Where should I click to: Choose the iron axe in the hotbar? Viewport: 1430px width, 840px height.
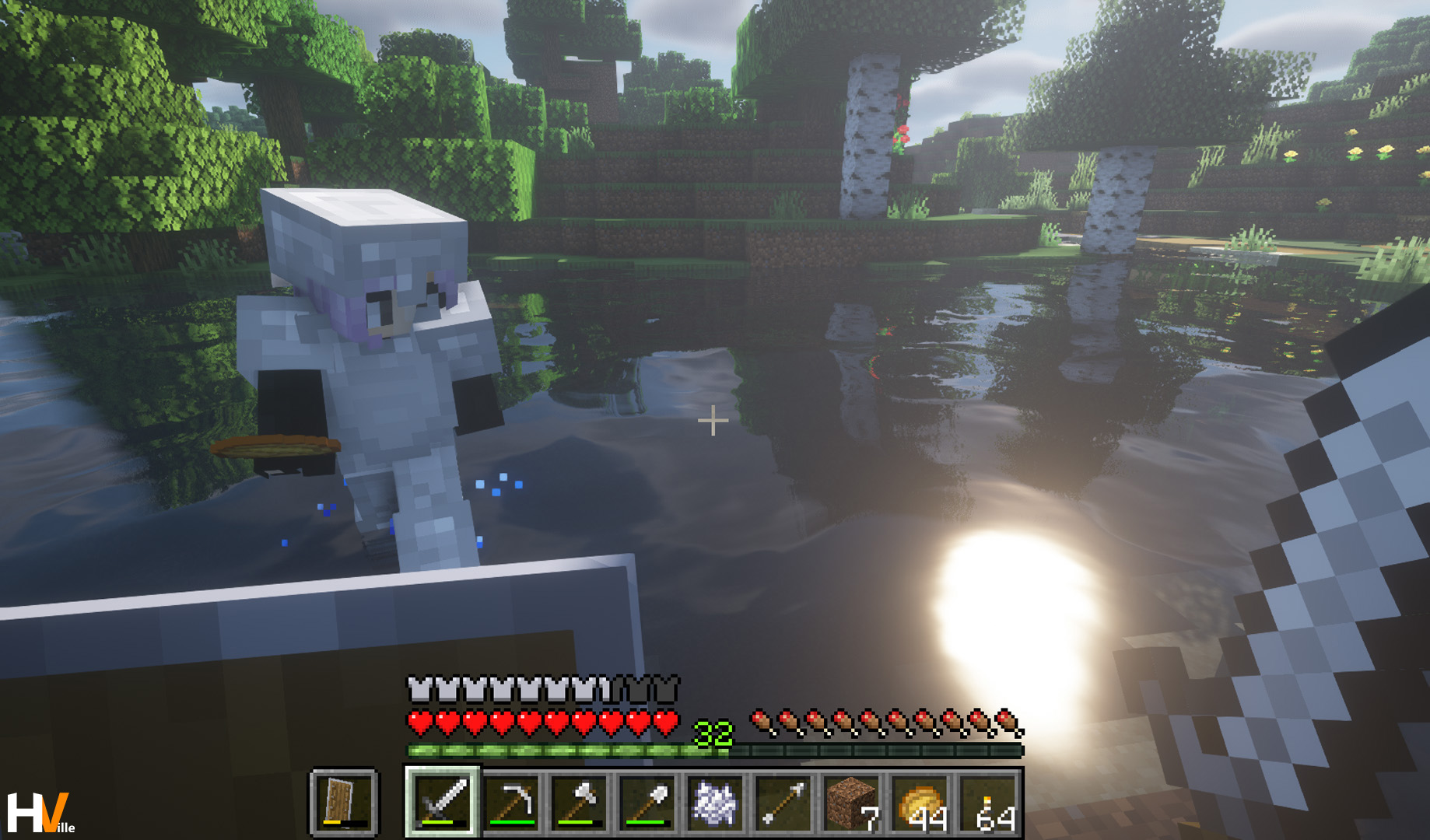click(579, 803)
